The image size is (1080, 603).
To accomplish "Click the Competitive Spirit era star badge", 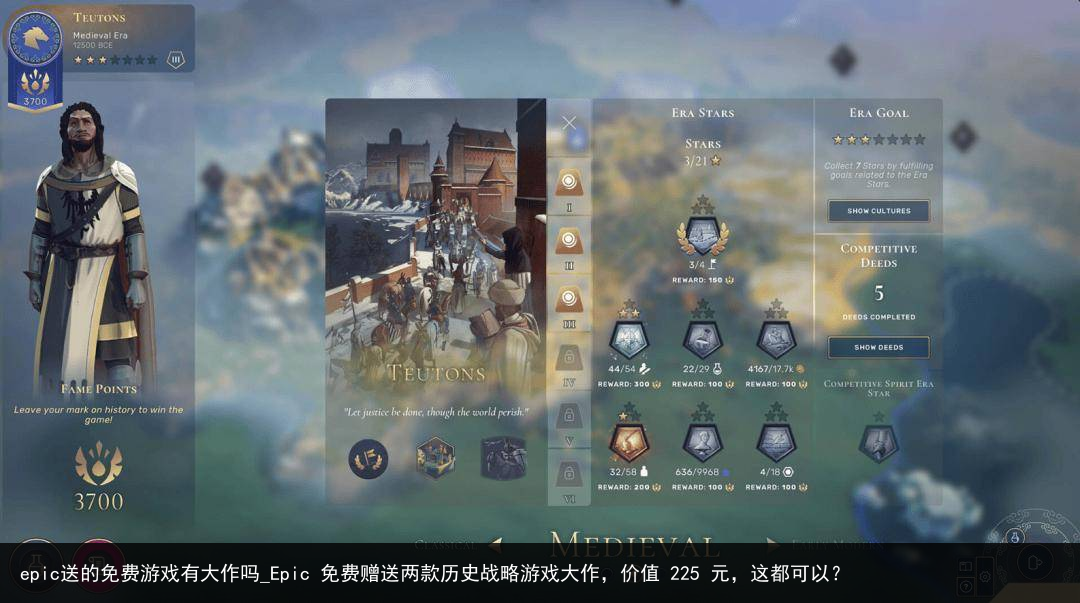I will click(878, 443).
